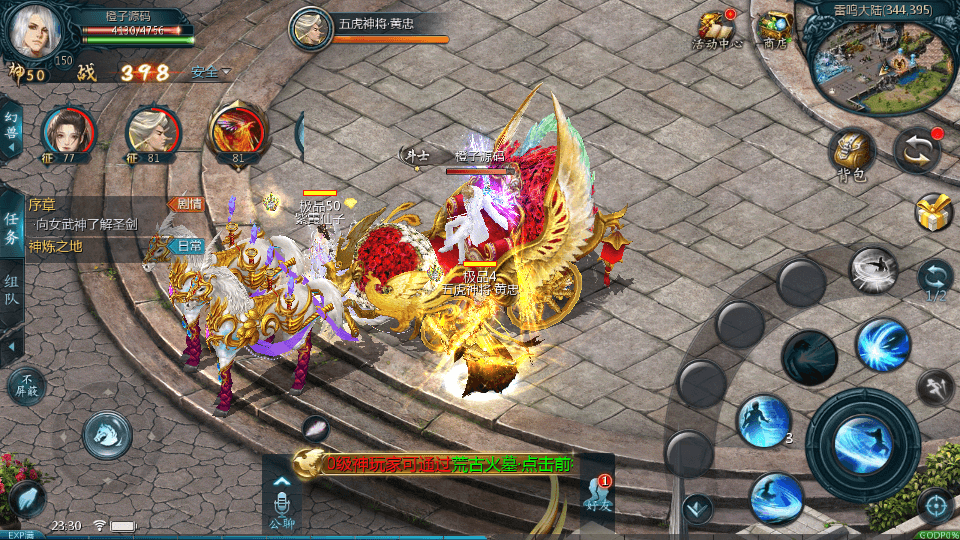The image size is (960, 540).
Task: Click the player avatar portrait
Action: 36,30
